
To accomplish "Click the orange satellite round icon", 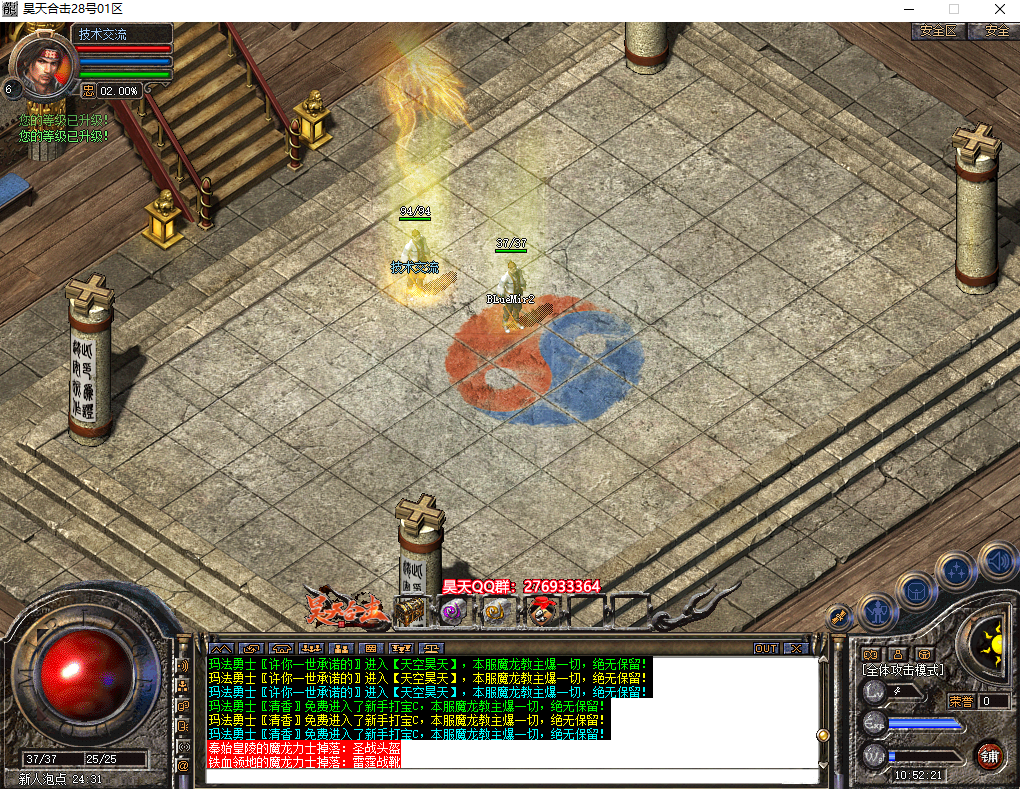I will coord(841,616).
